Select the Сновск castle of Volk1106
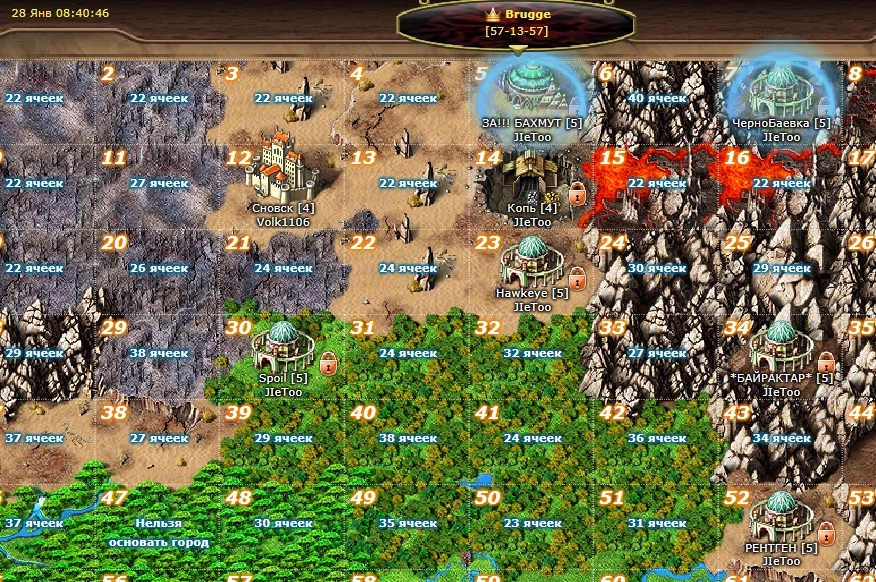The height and width of the screenshot is (582, 876). click(x=281, y=168)
